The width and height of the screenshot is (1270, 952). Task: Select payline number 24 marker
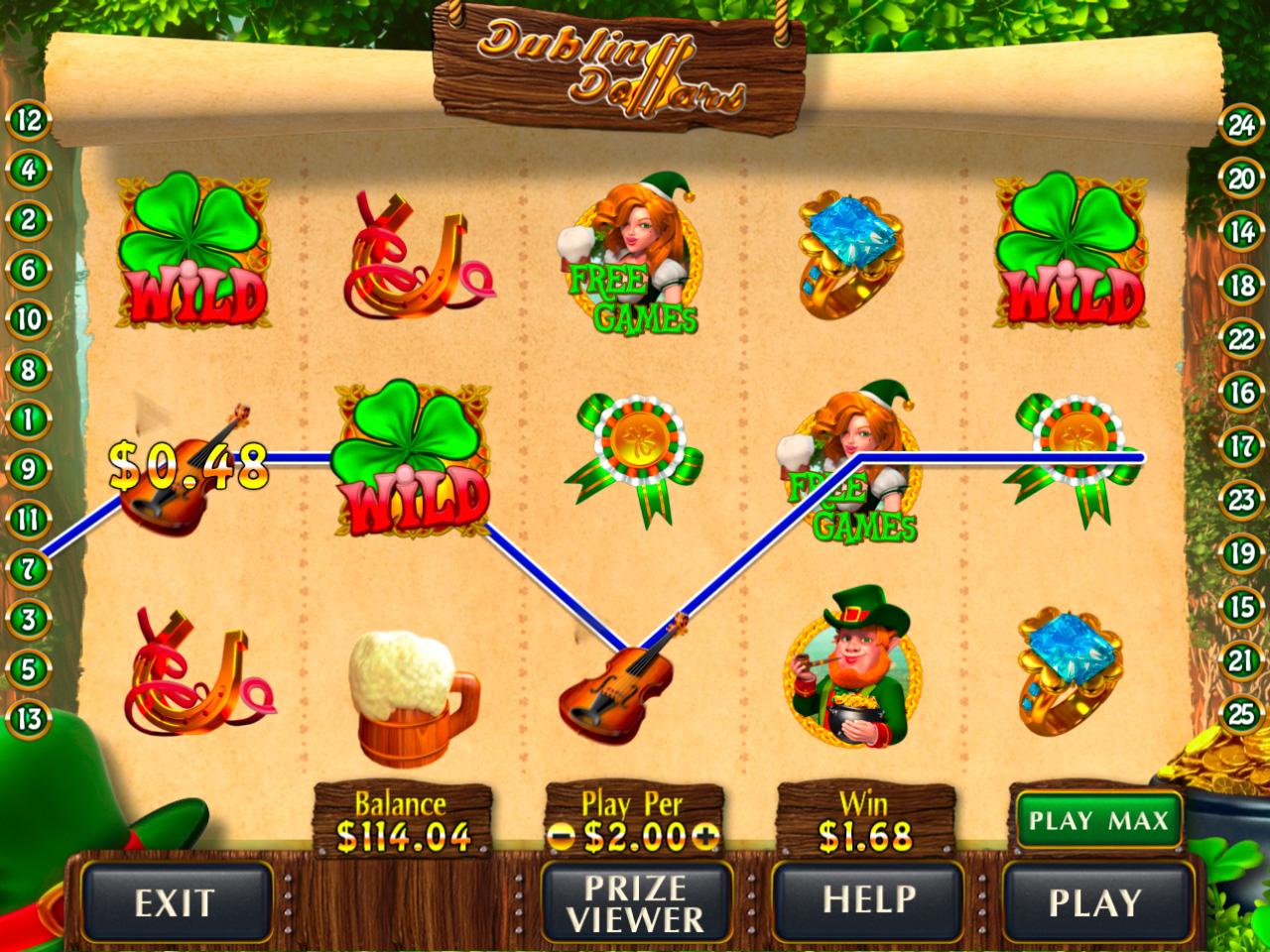tap(1241, 126)
